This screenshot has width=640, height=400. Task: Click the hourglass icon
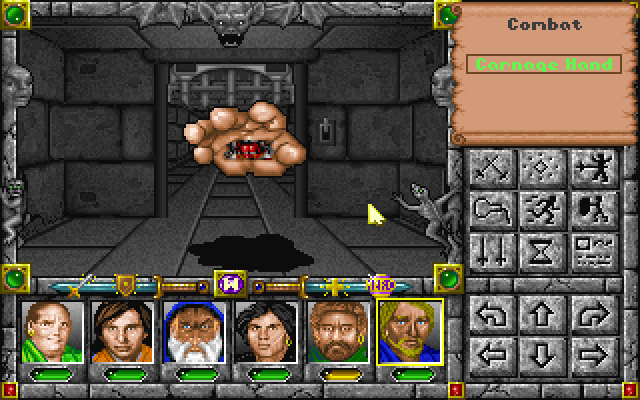(539, 248)
